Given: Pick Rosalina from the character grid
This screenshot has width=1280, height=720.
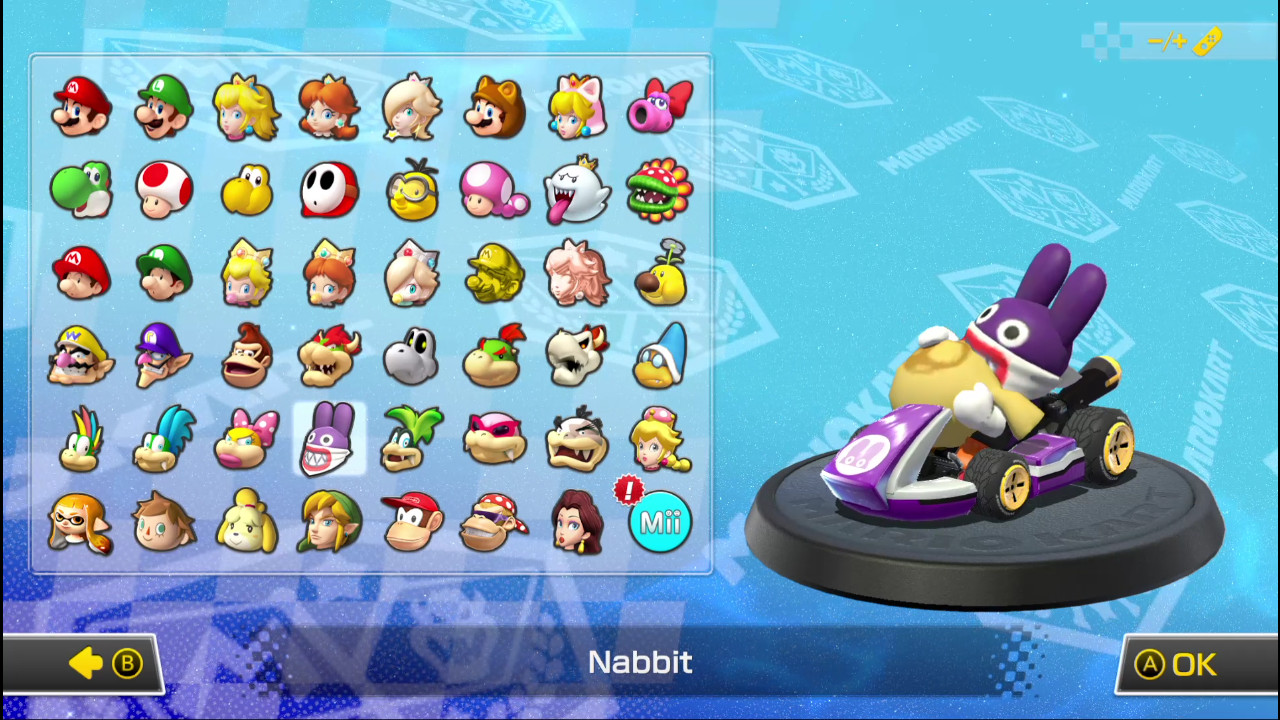Looking at the screenshot, I should pyautogui.click(x=412, y=107).
